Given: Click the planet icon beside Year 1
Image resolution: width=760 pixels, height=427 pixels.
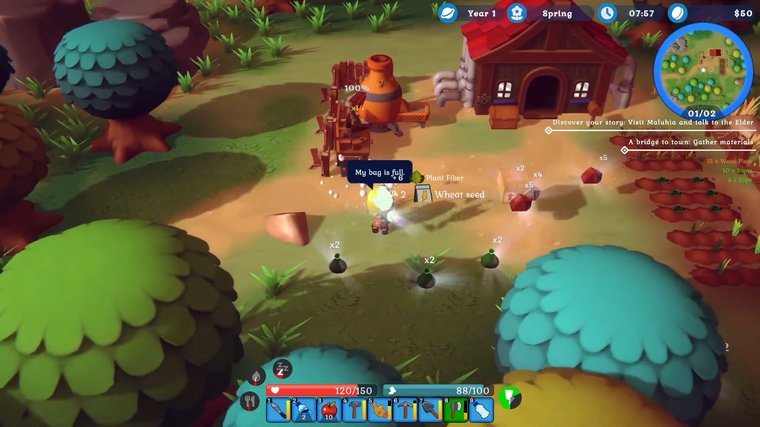Looking at the screenshot, I should (447, 13).
